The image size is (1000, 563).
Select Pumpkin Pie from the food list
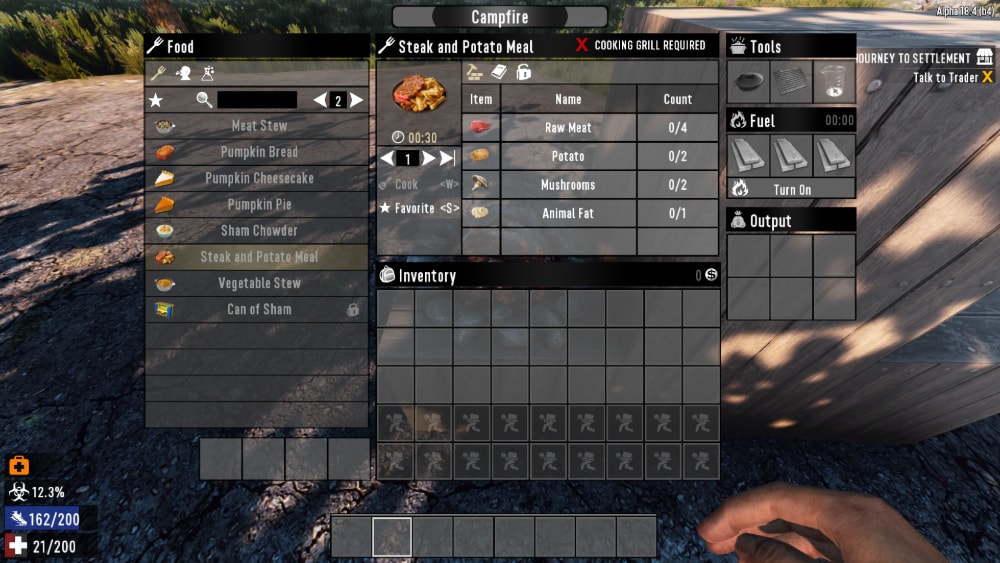(258, 204)
